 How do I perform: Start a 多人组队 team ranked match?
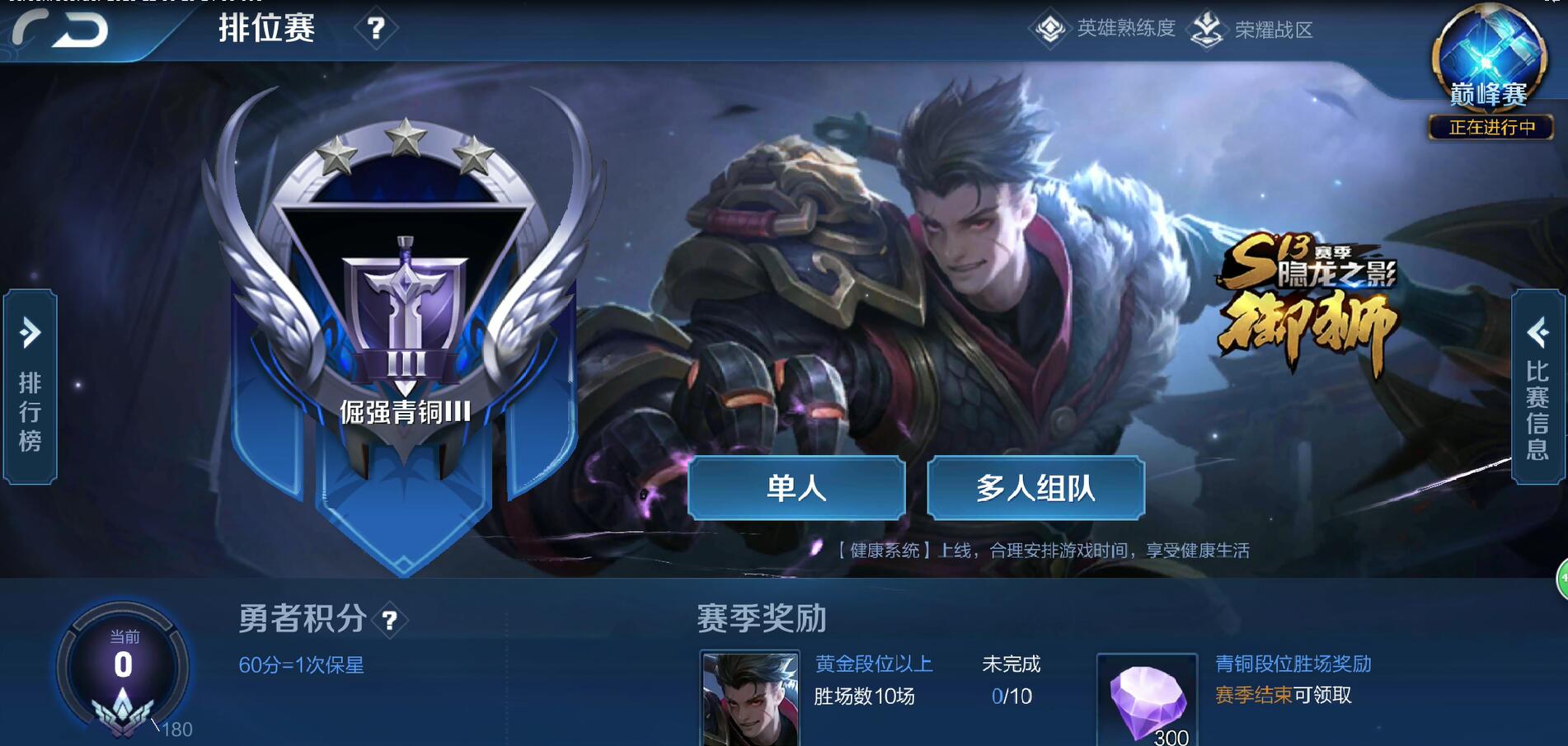pos(1036,489)
